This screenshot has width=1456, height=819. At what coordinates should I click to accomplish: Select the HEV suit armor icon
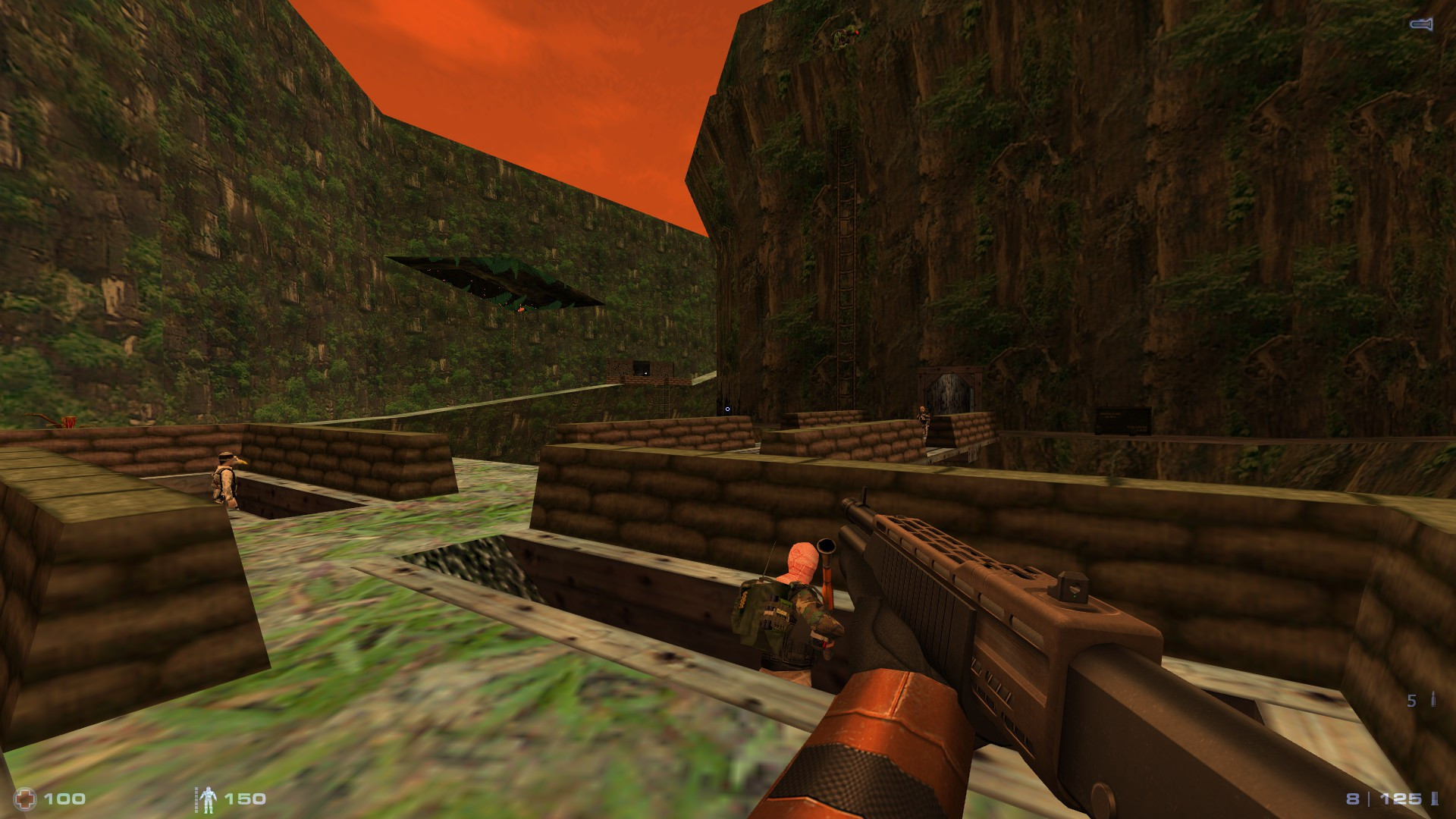coord(207,798)
